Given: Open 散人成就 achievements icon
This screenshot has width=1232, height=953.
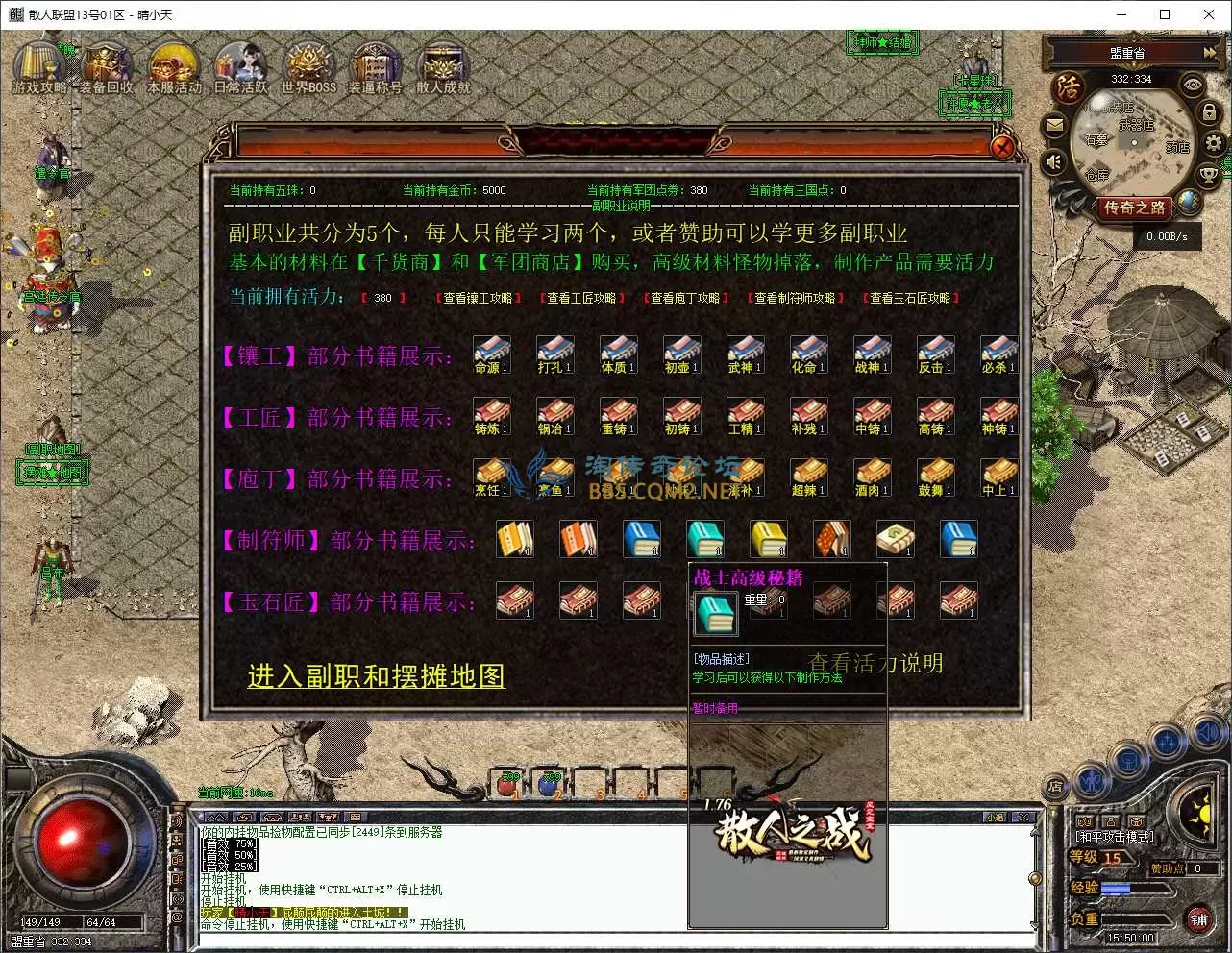Looking at the screenshot, I should (x=443, y=65).
